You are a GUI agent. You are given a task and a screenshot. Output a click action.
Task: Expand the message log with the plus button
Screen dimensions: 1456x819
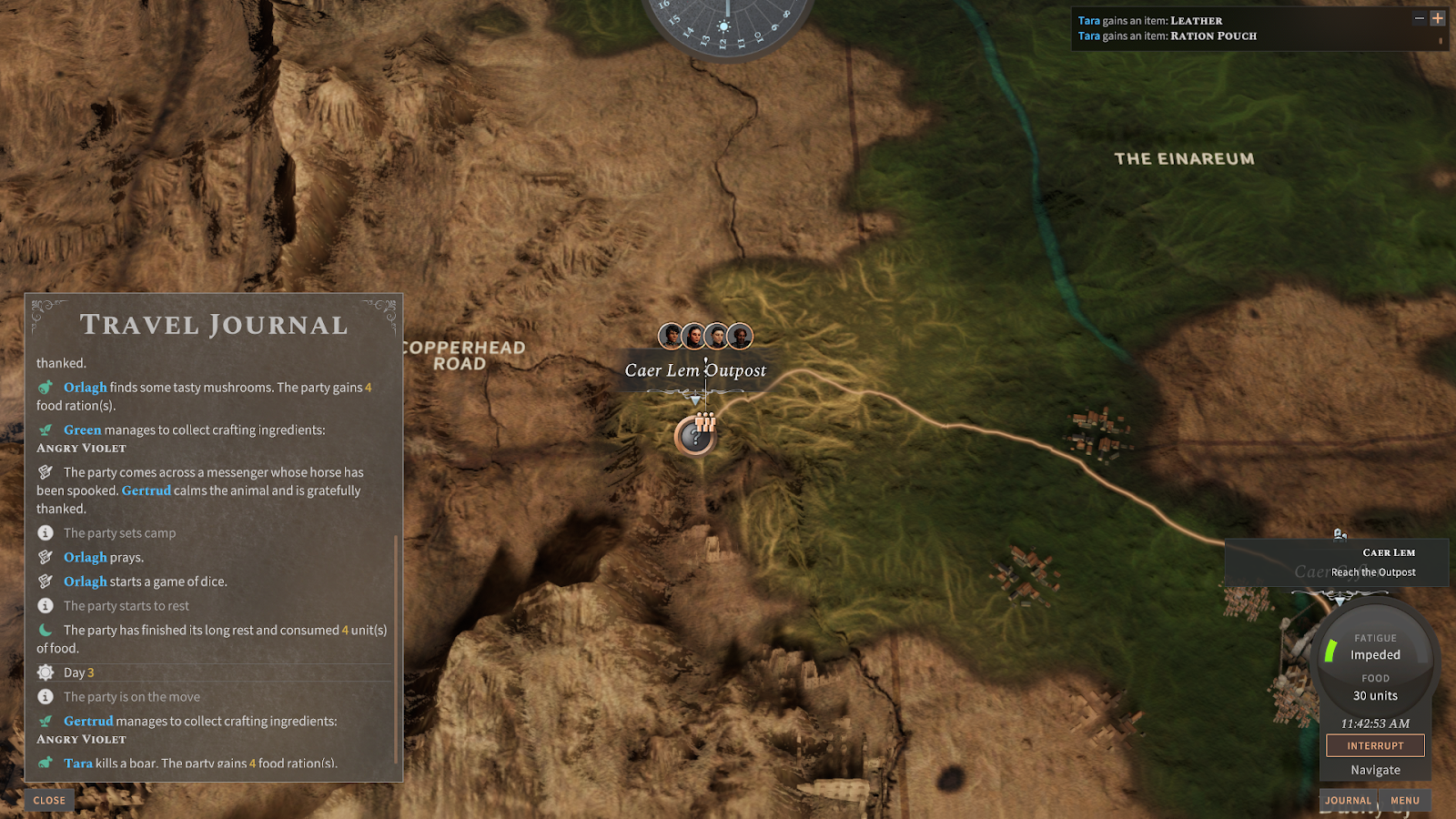[1438, 18]
